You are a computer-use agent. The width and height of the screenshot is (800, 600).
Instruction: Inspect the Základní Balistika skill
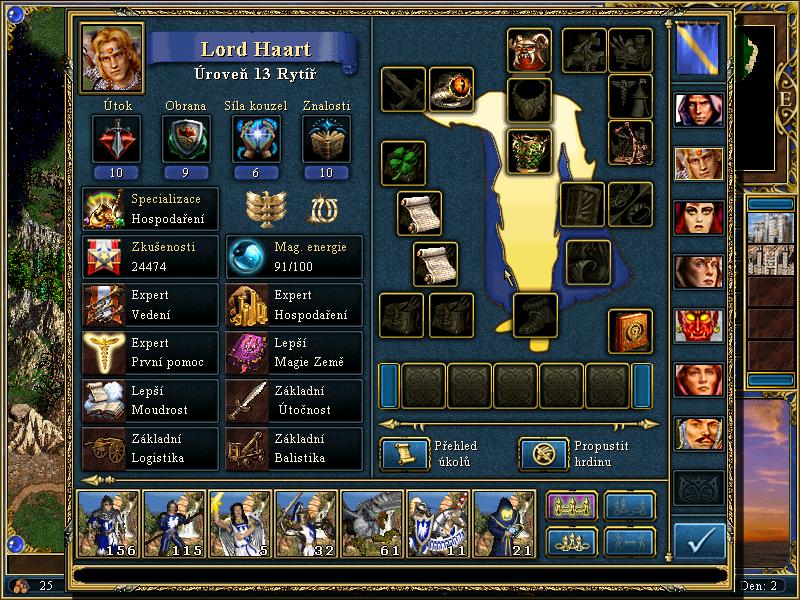click(x=294, y=448)
